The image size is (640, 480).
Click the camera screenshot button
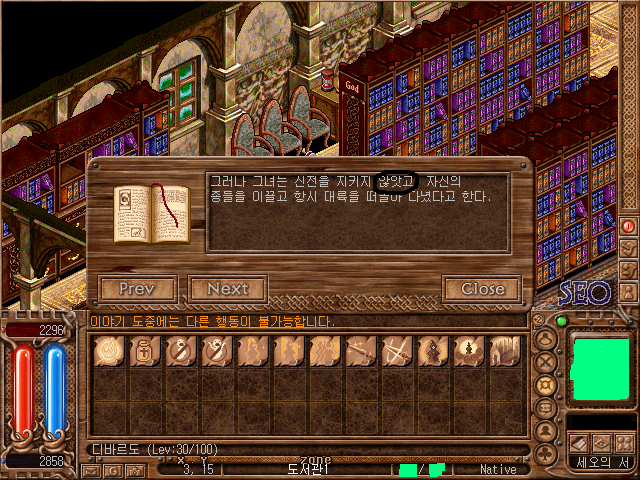[135, 470]
